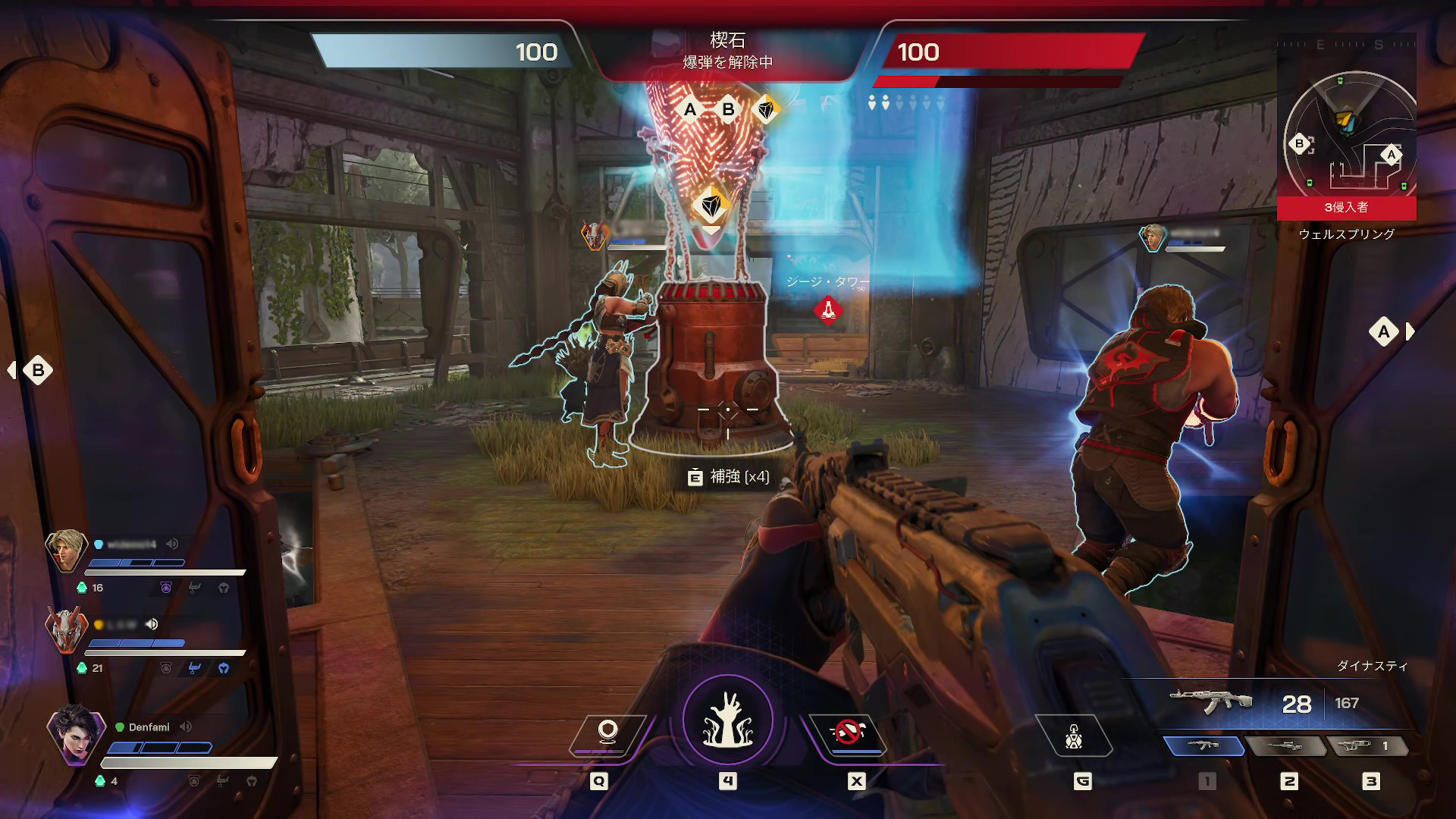Click the purple card icon under wldeno14's bar
This screenshot has height=819, width=1456.
pos(166,587)
